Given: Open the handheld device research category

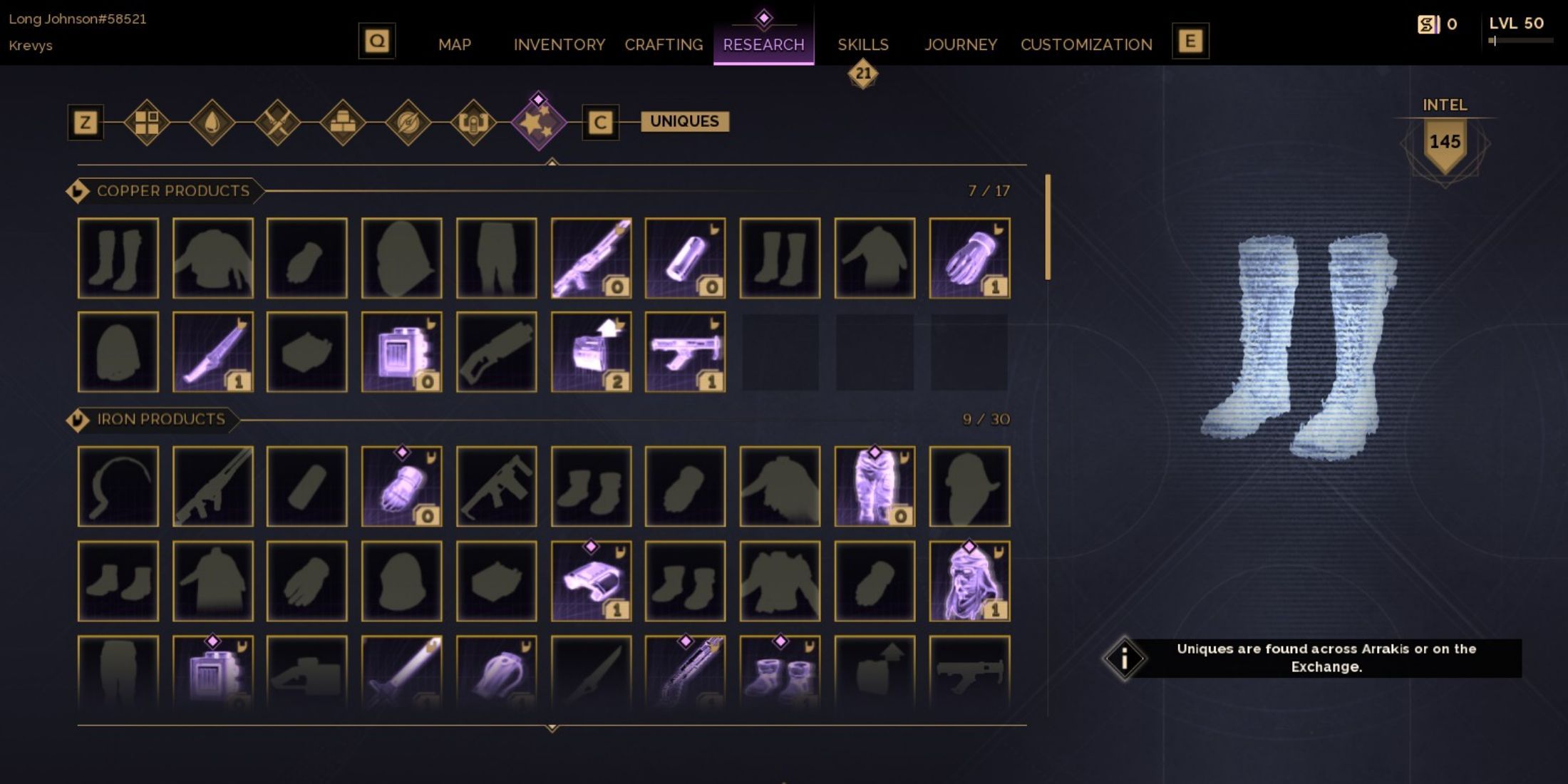Looking at the screenshot, I should tap(474, 123).
